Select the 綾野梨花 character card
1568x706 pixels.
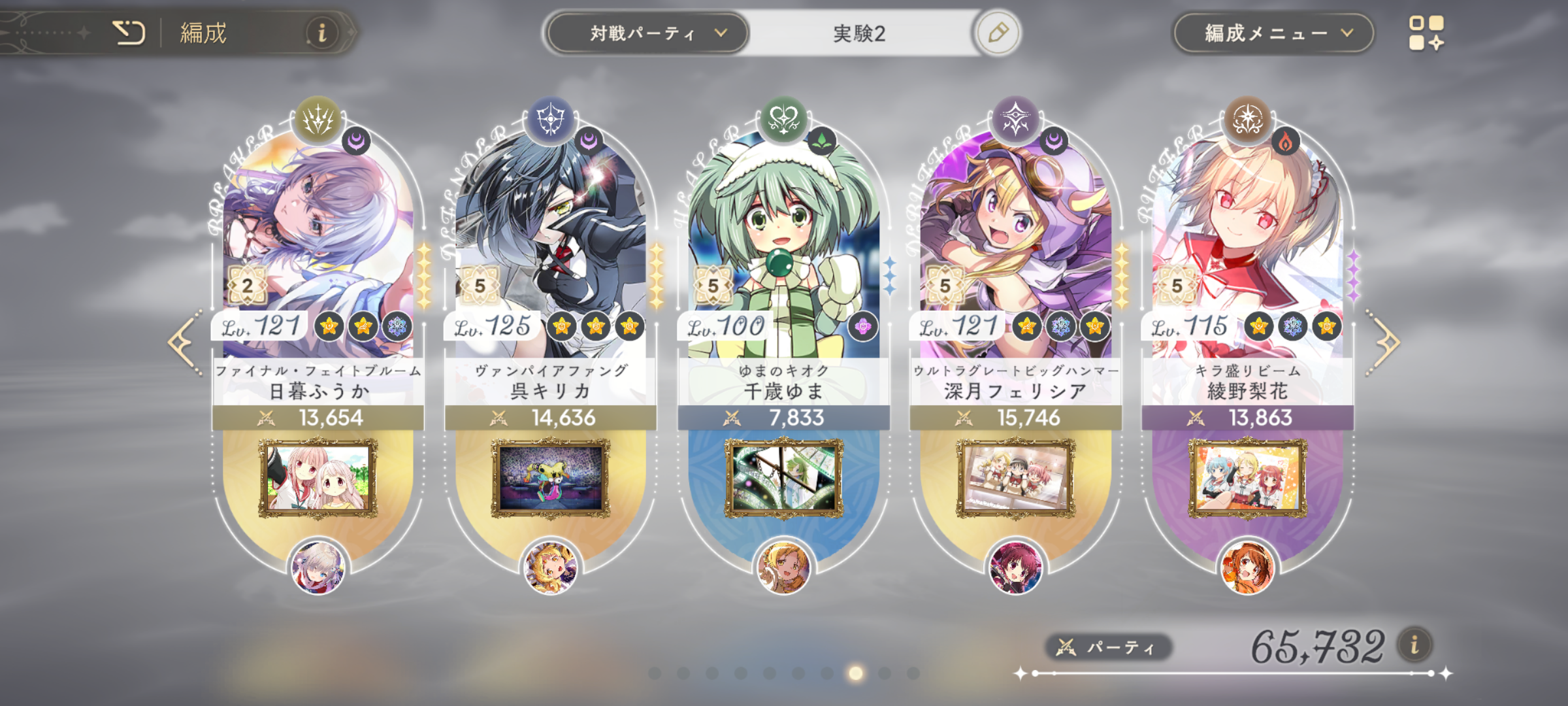1247,248
